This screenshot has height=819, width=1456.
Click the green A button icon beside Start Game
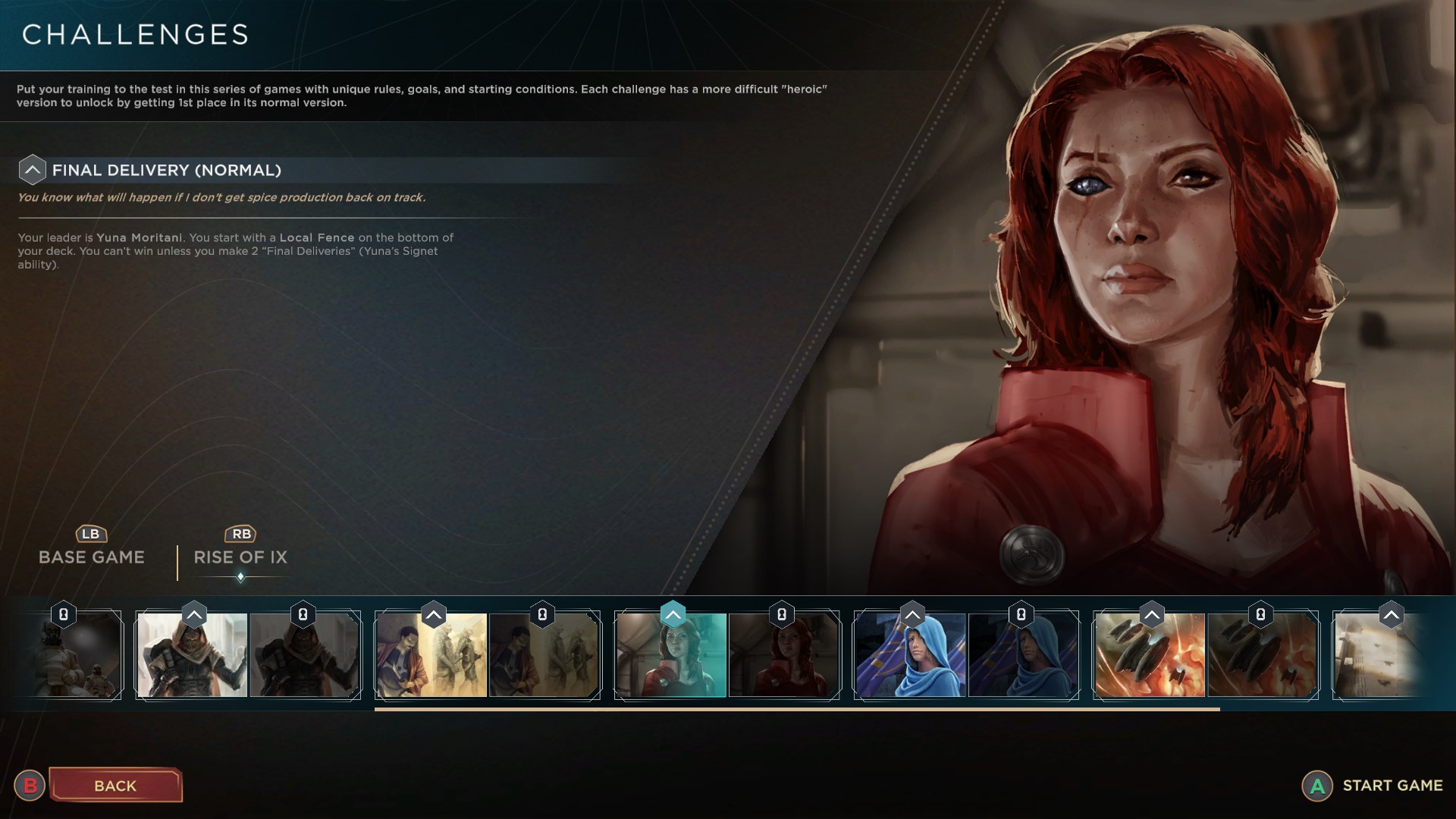(x=1316, y=786)
